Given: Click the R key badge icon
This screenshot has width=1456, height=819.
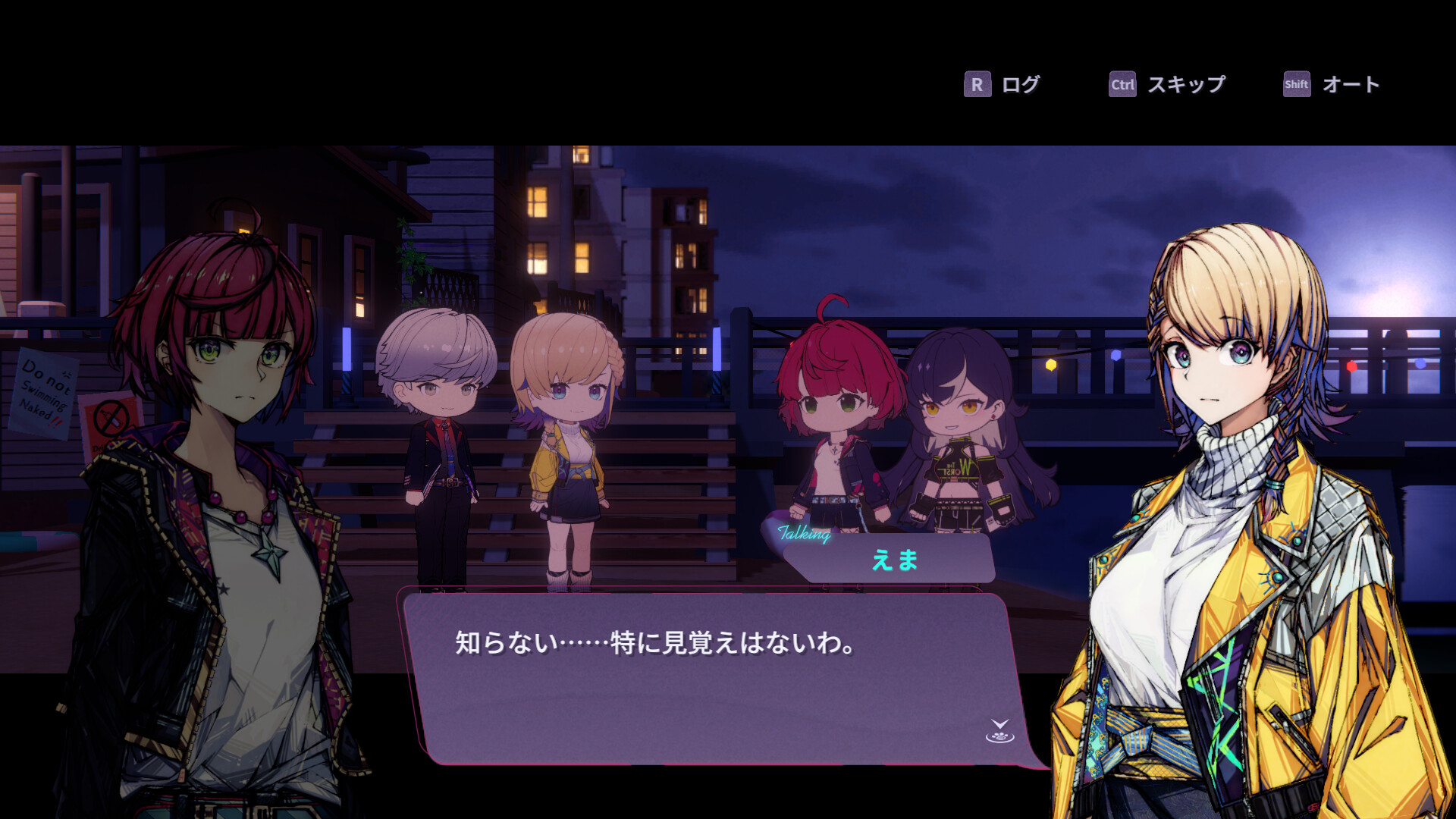Looking at the screenshot, I should pyautogui.click(x=977, y=85).
